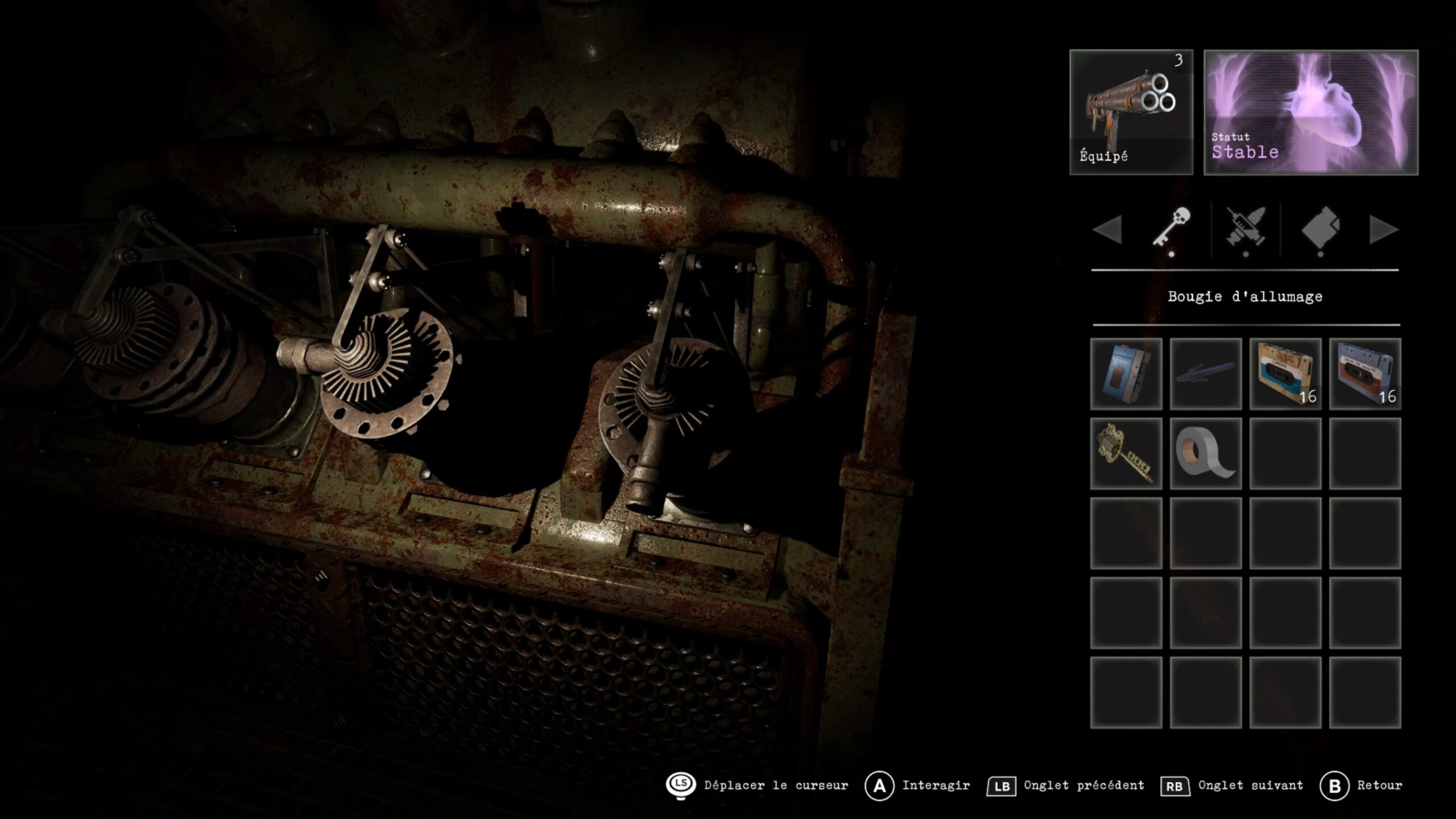Viewport: 1456px width, 819px height.
Task: Click the Onglet précédent label
Action: (x=1083, y=785)
